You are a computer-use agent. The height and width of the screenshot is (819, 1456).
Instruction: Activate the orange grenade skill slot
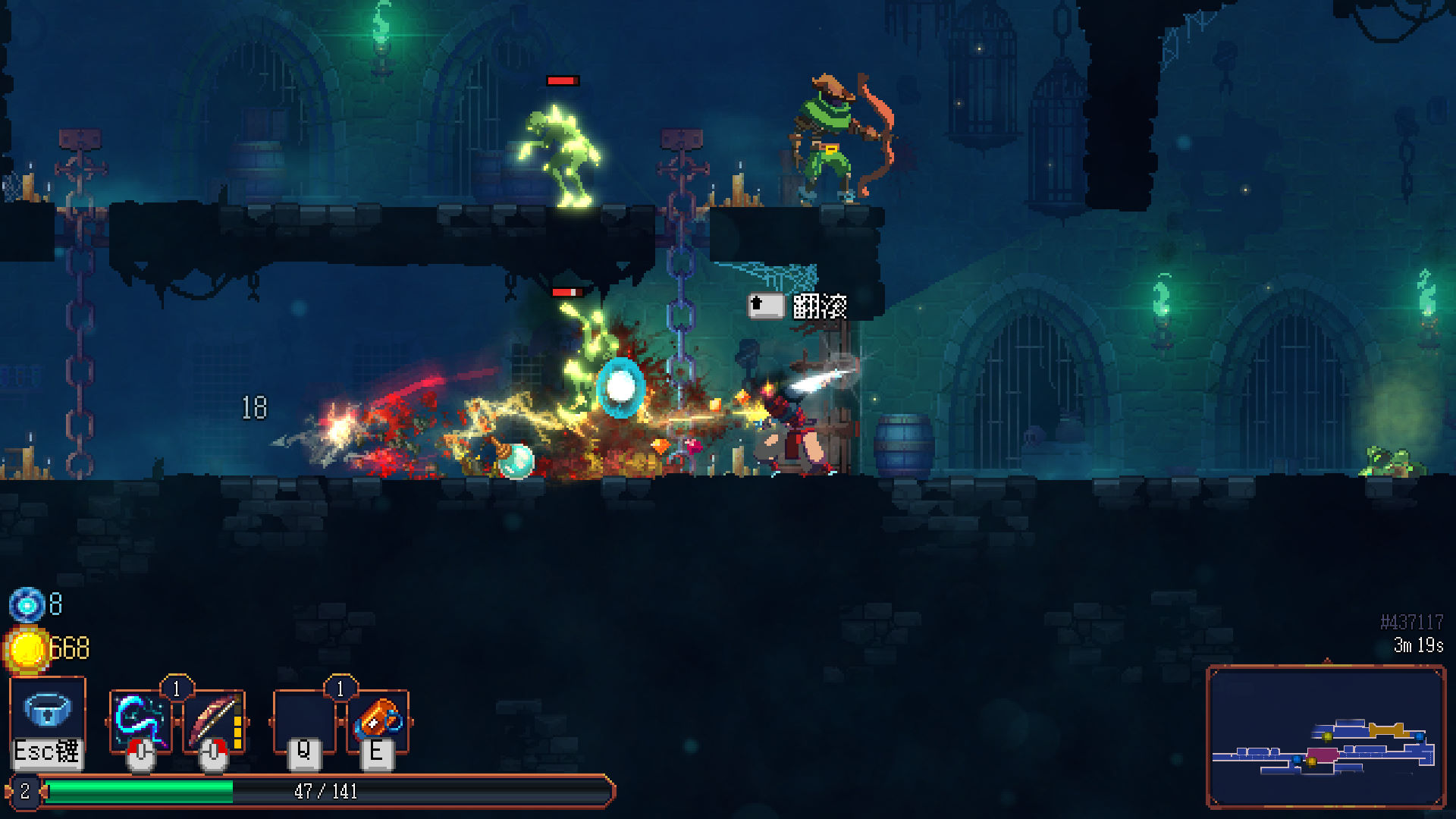pyautogui.click(x=378, y=719)
